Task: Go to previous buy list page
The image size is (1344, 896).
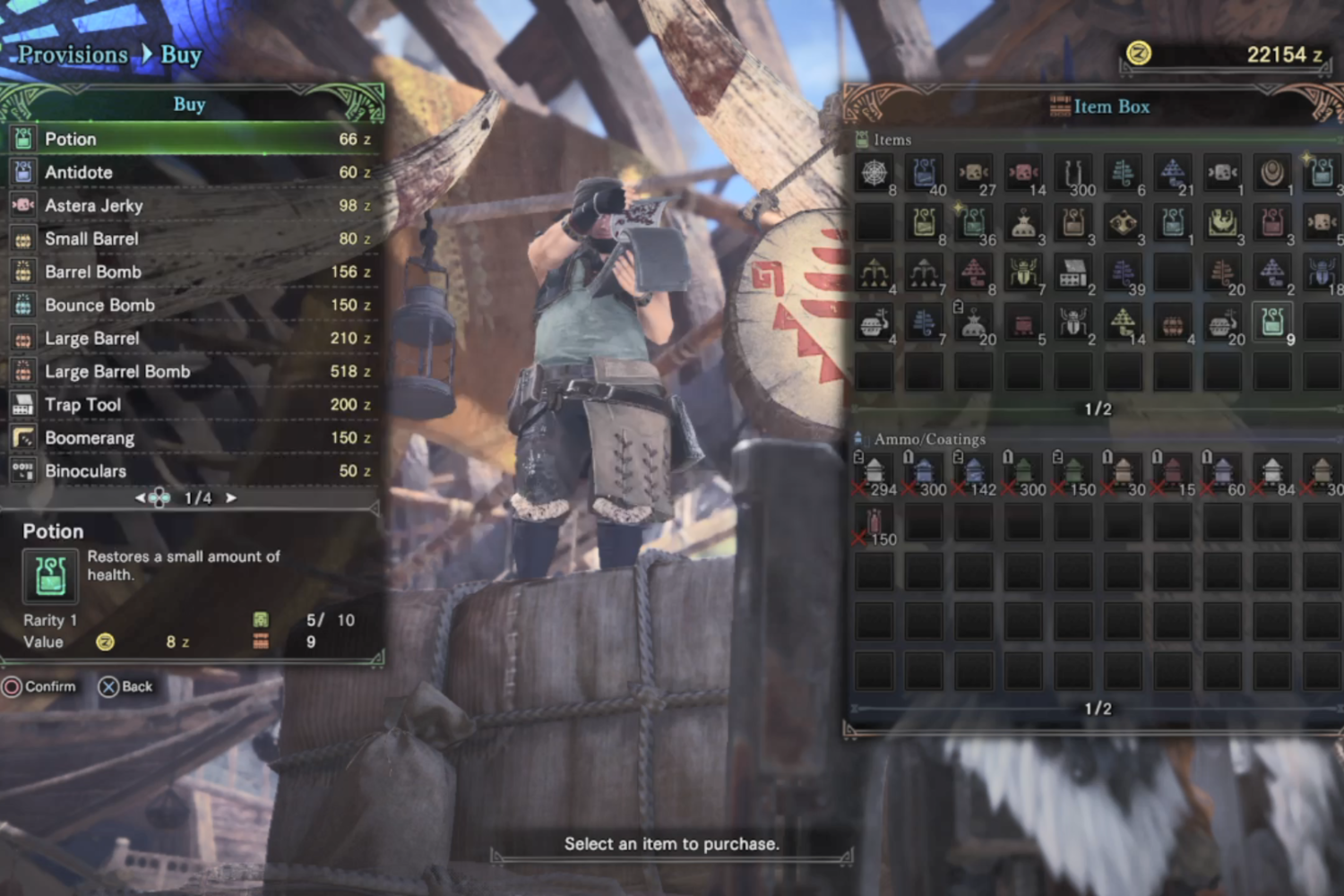Action: pos(141,498)
